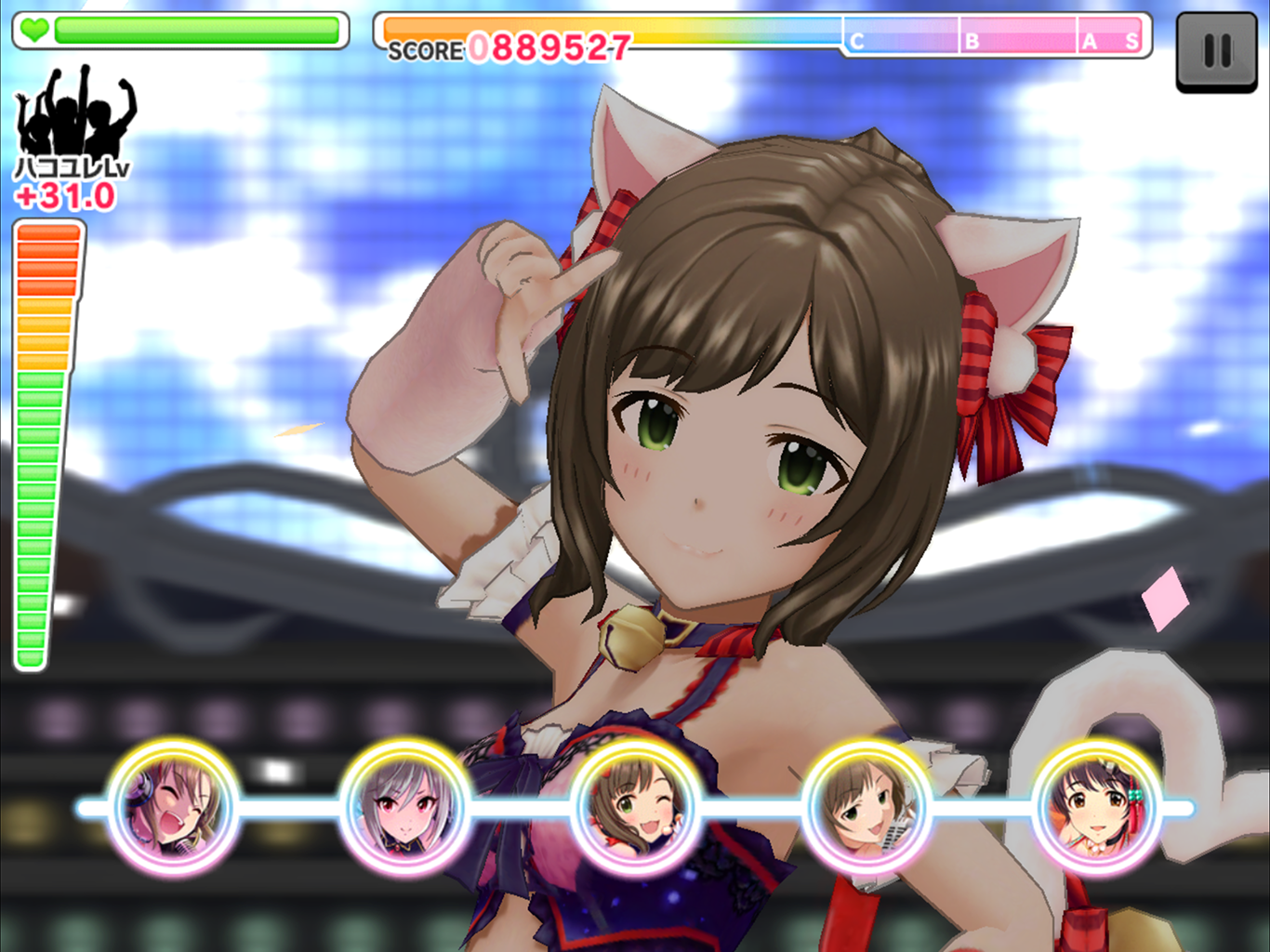This screenshot has width=1270, height=952.
Task: Hit the winking brown-haired idol's center circle
Action: 636,806
